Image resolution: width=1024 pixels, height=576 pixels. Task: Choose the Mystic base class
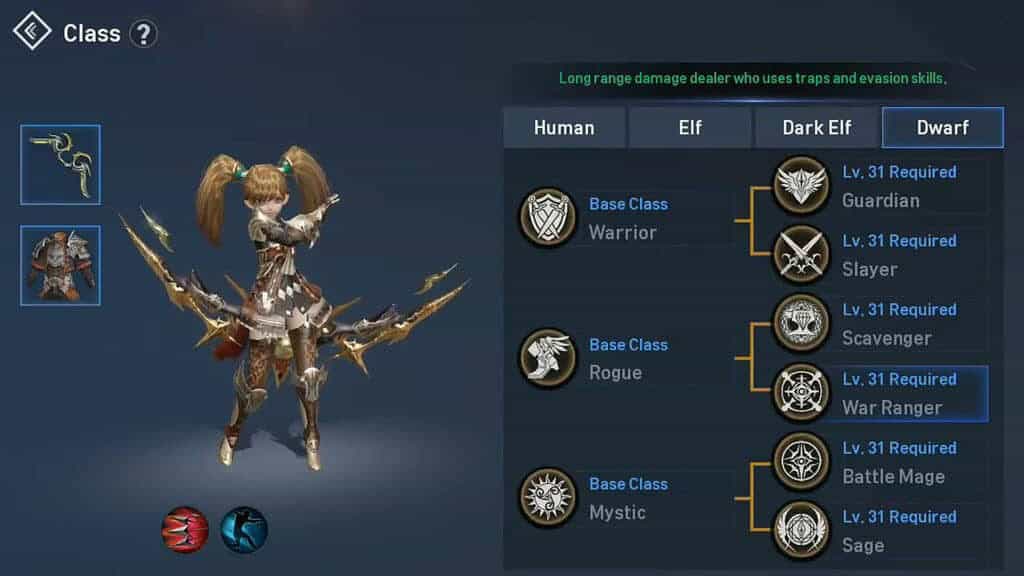point(548,498)
